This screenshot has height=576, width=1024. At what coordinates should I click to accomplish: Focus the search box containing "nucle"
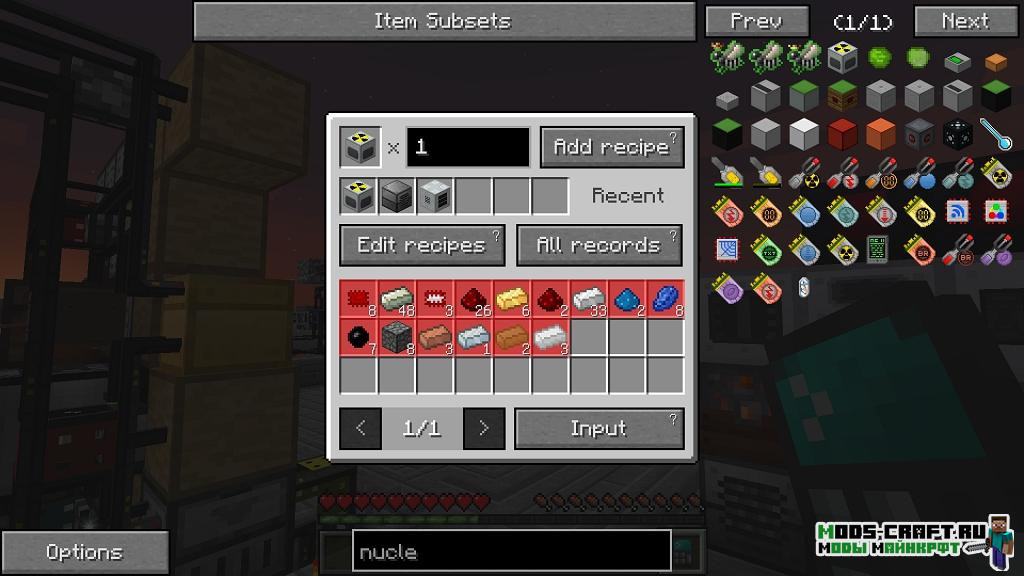click(x=511, y=552)
